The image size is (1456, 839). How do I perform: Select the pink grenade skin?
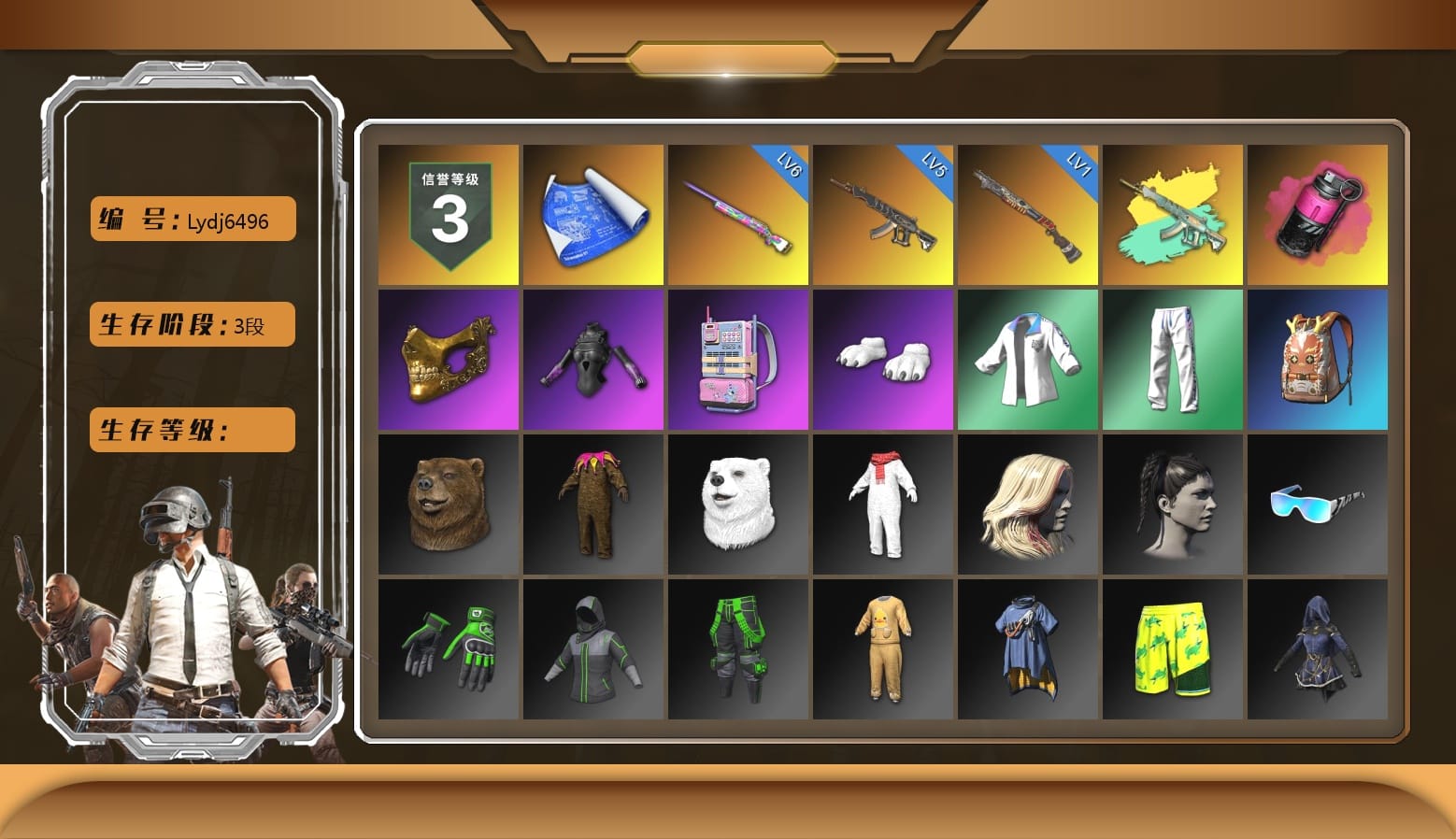point(1318,213)
